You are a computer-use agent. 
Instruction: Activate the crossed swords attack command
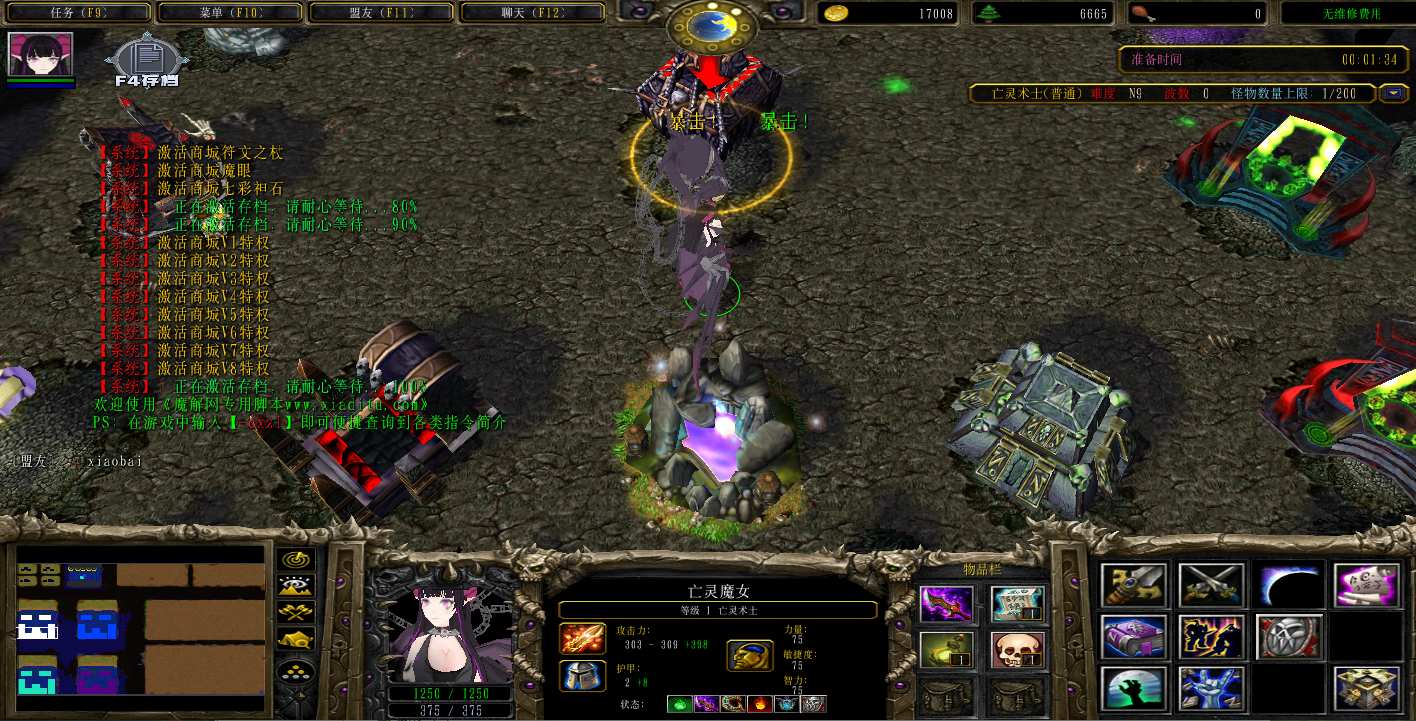(1211, 585)
